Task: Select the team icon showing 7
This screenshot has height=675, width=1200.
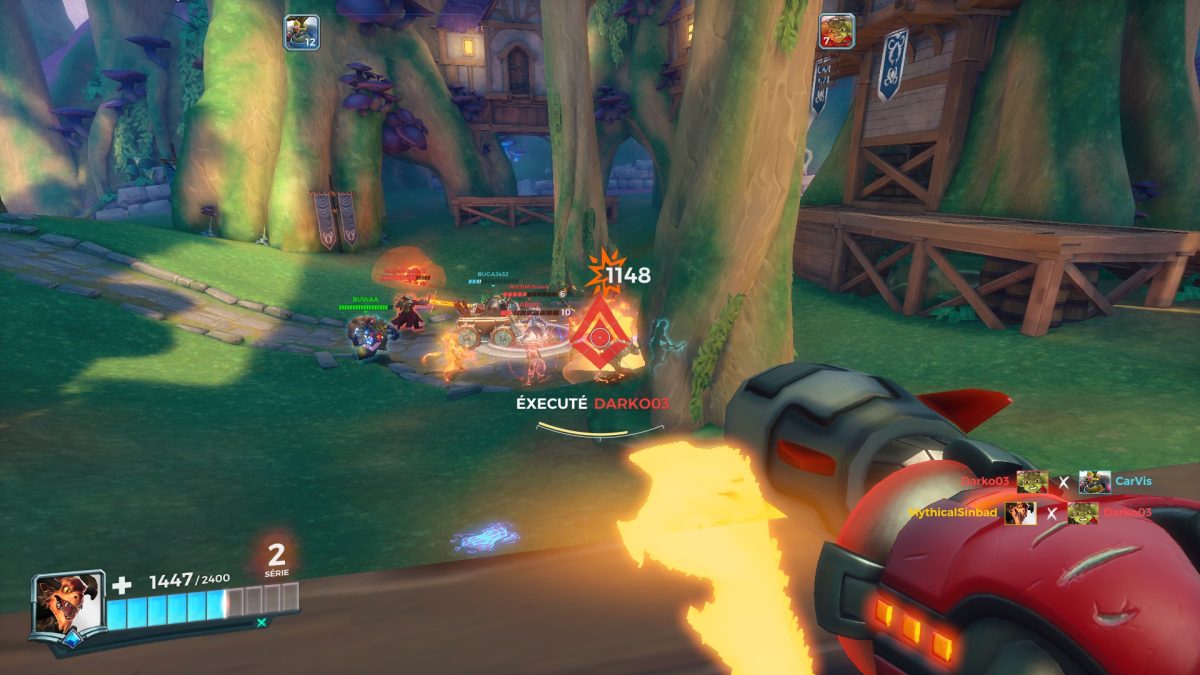Action: (836, 32)
